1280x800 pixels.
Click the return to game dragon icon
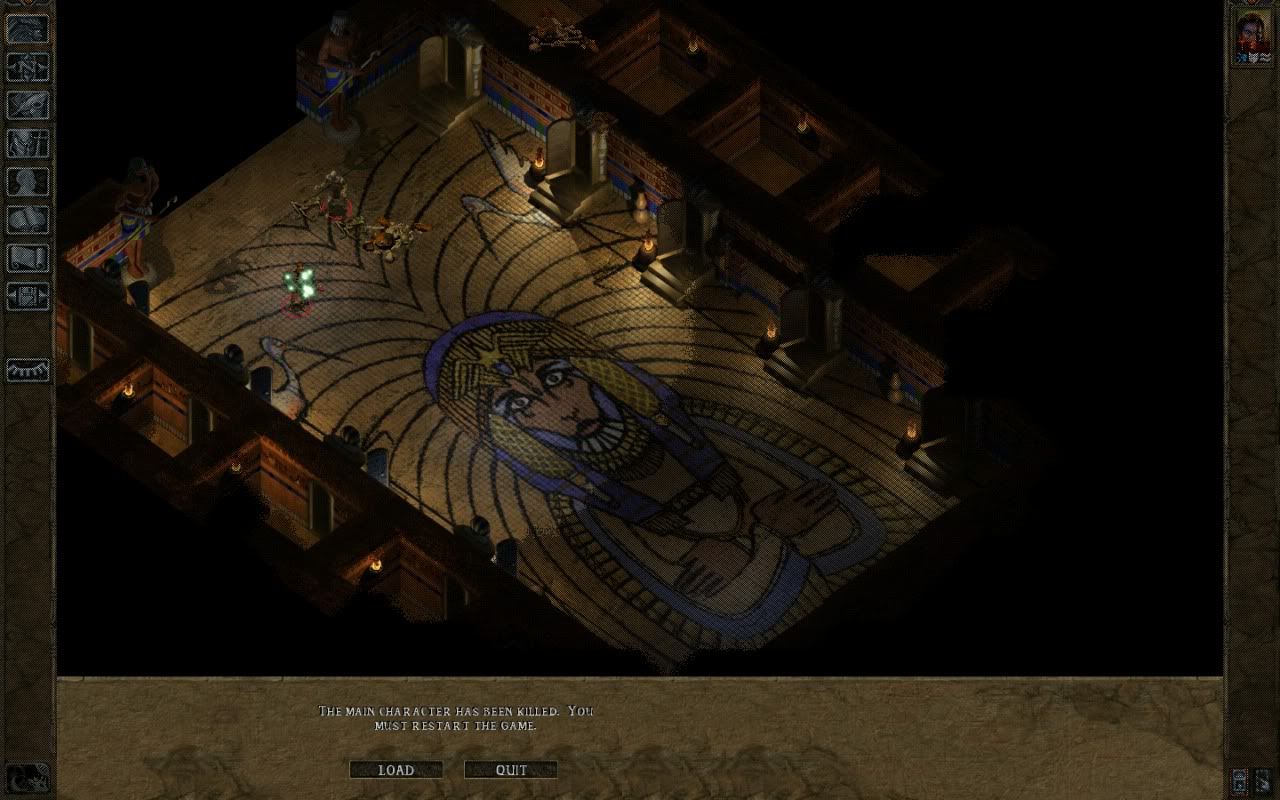(x=28, y=29)
